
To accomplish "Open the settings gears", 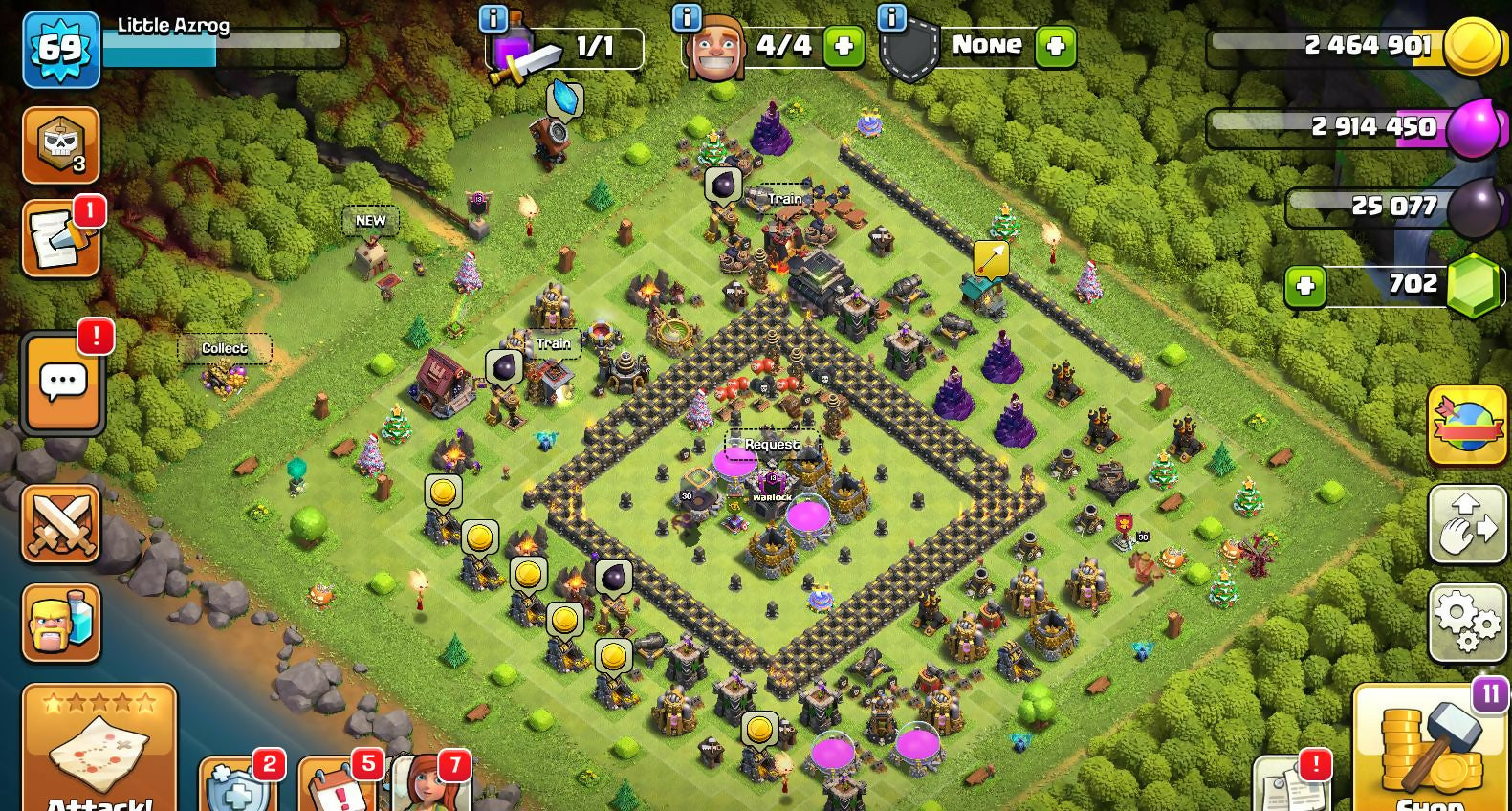I will coord(1467,623).
